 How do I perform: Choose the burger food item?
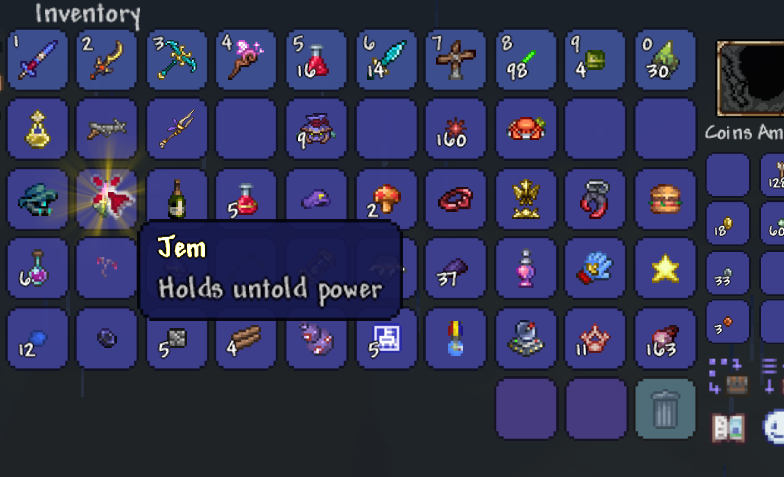click(x=665, y=199)
